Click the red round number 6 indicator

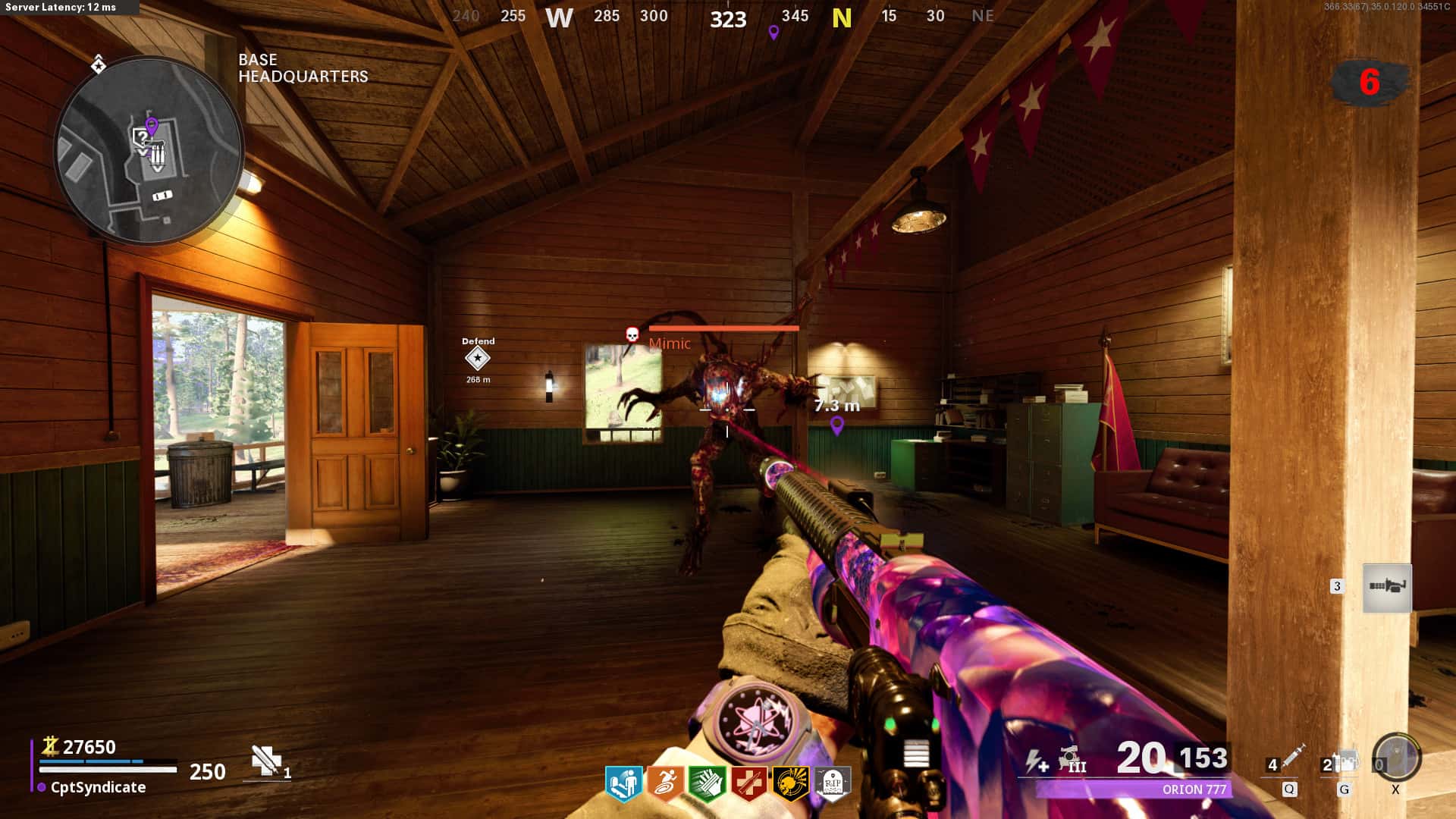point(1370,82)
